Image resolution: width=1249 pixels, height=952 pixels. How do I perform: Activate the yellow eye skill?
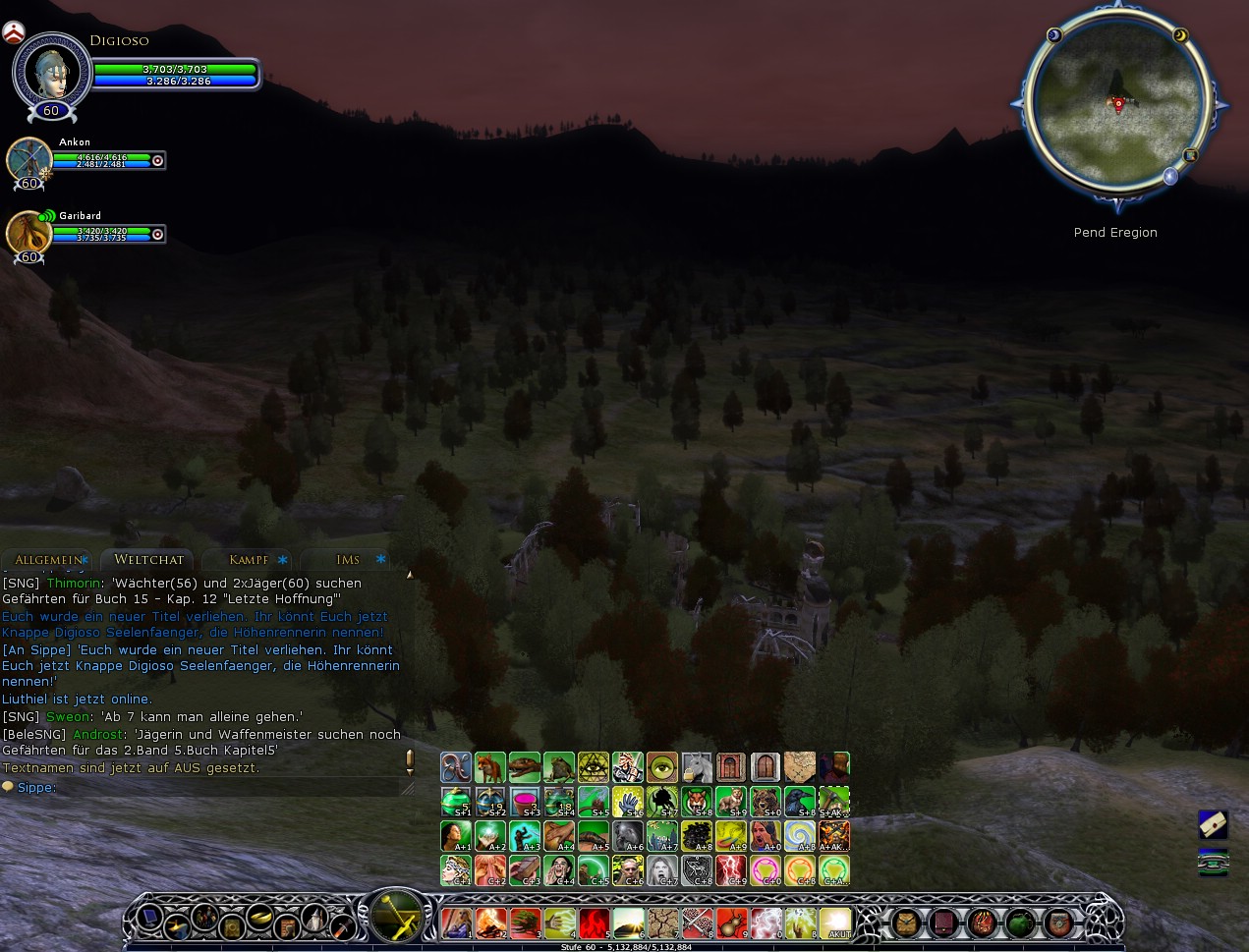(x=662, y=767)
